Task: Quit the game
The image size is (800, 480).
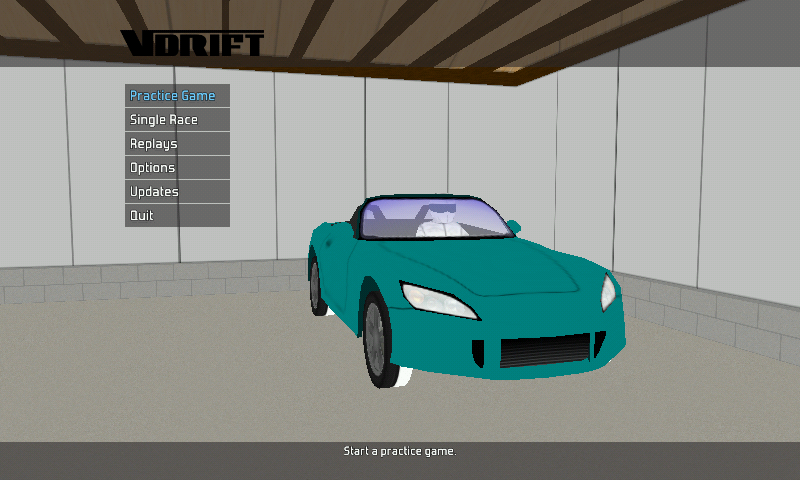Action: pyautogui.click(x=176, y=216)
